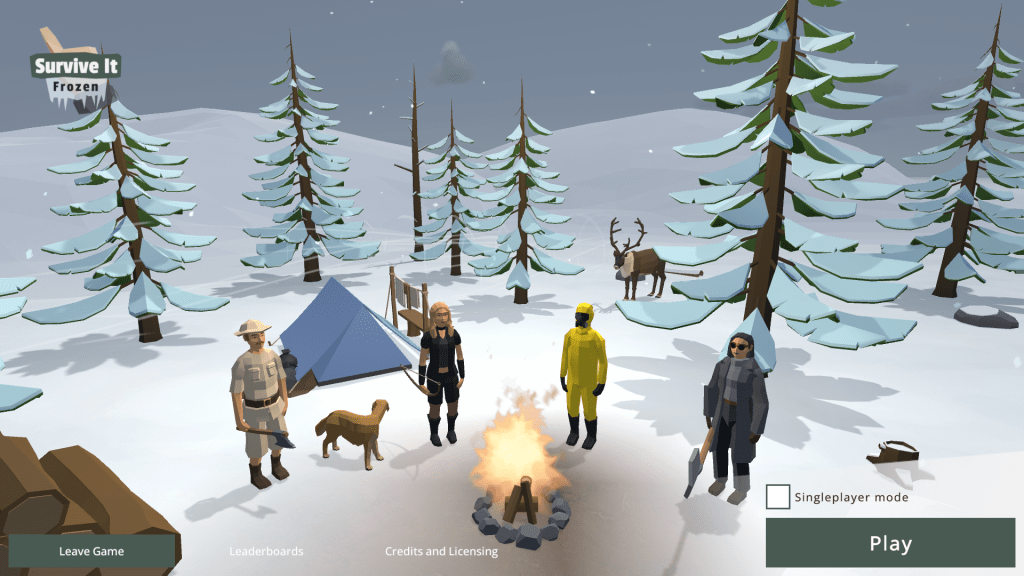The height and width of the screenshot is (576, 1024).
Task: Start the game with the Play button
Action: point(890,544)
